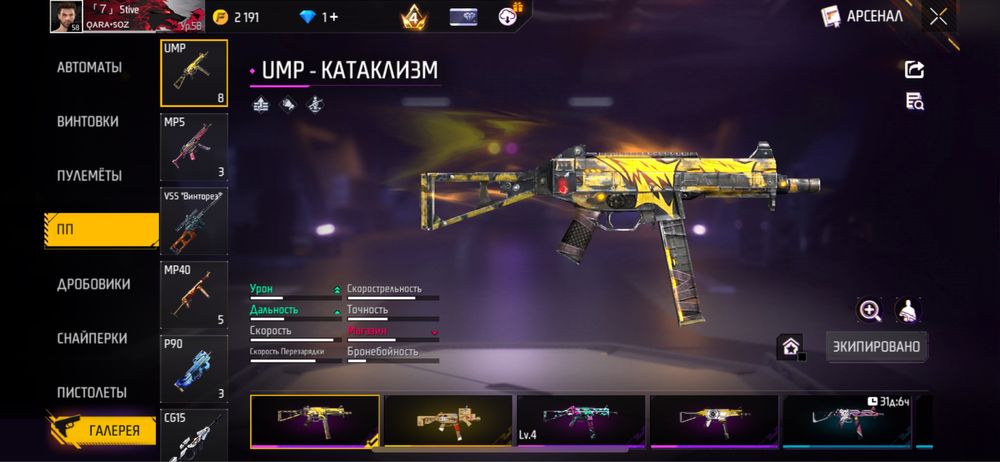Share the UMP skin
Screen dimensions: 1000x462
[914, 69]
